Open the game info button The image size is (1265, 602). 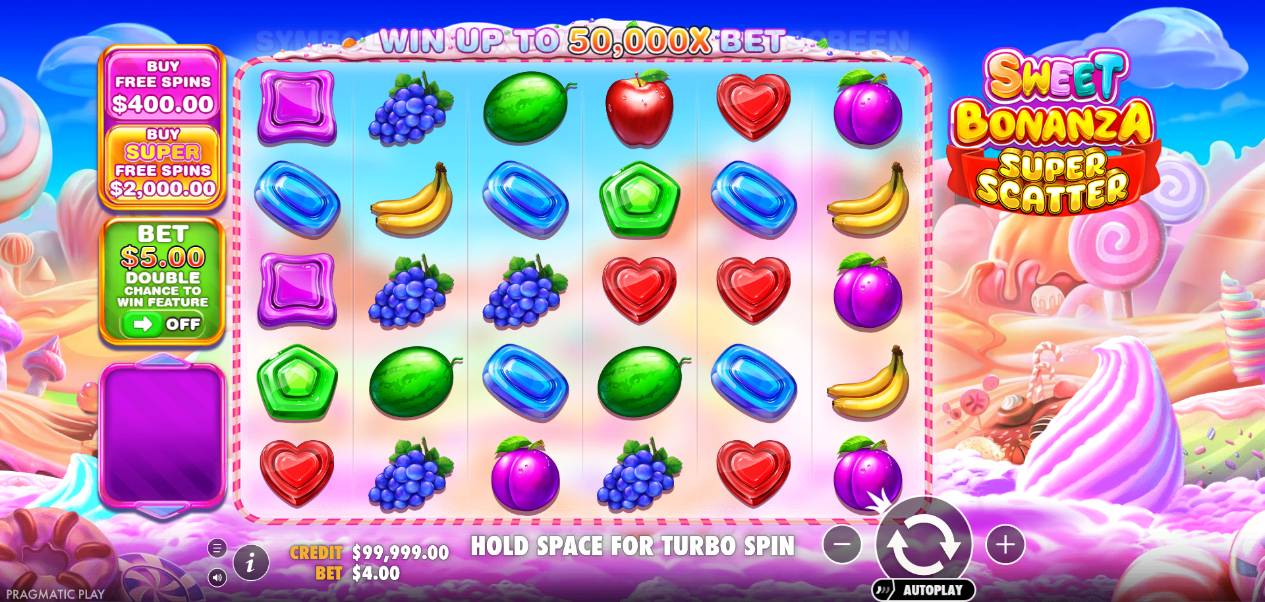pyautogui.click(x=251, y=563)
